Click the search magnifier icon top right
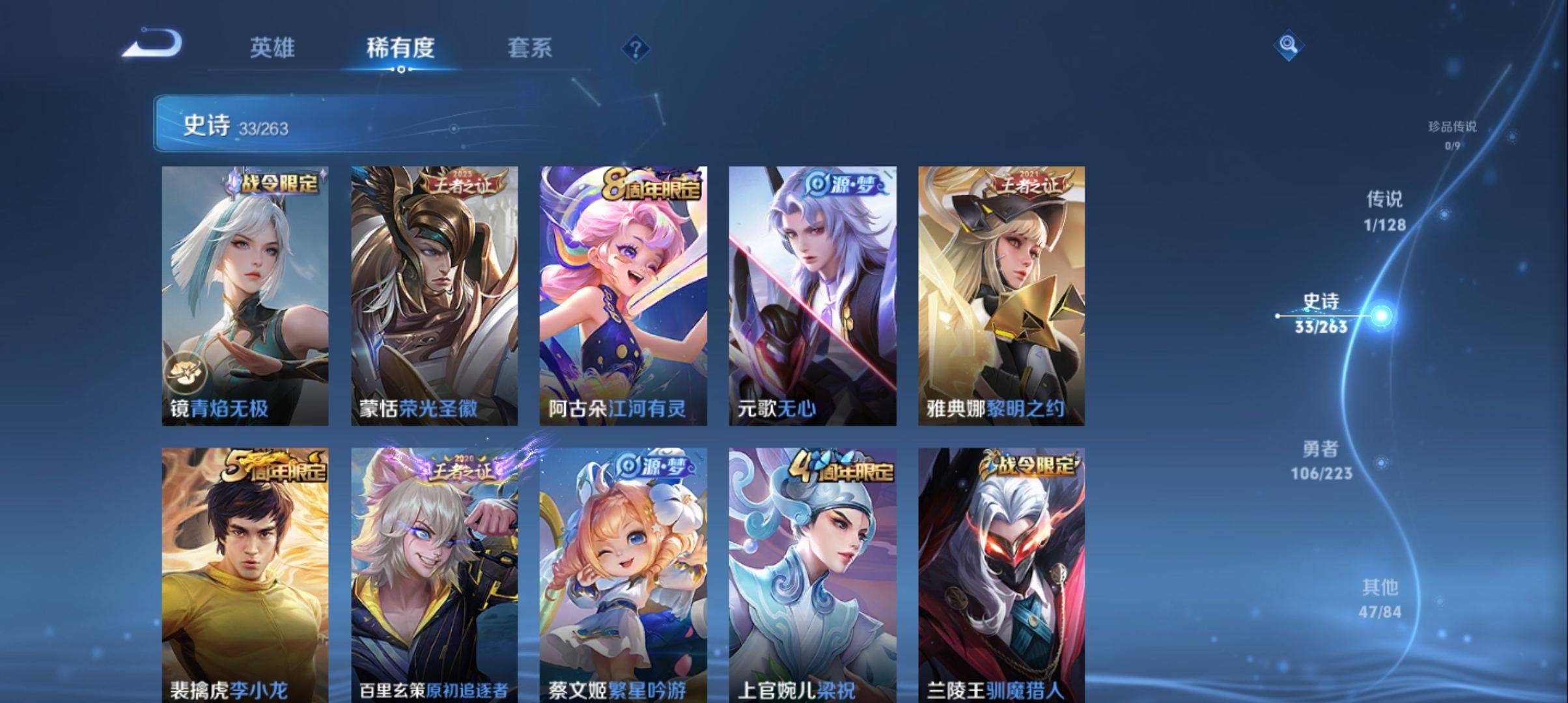 pos(1288,46)
